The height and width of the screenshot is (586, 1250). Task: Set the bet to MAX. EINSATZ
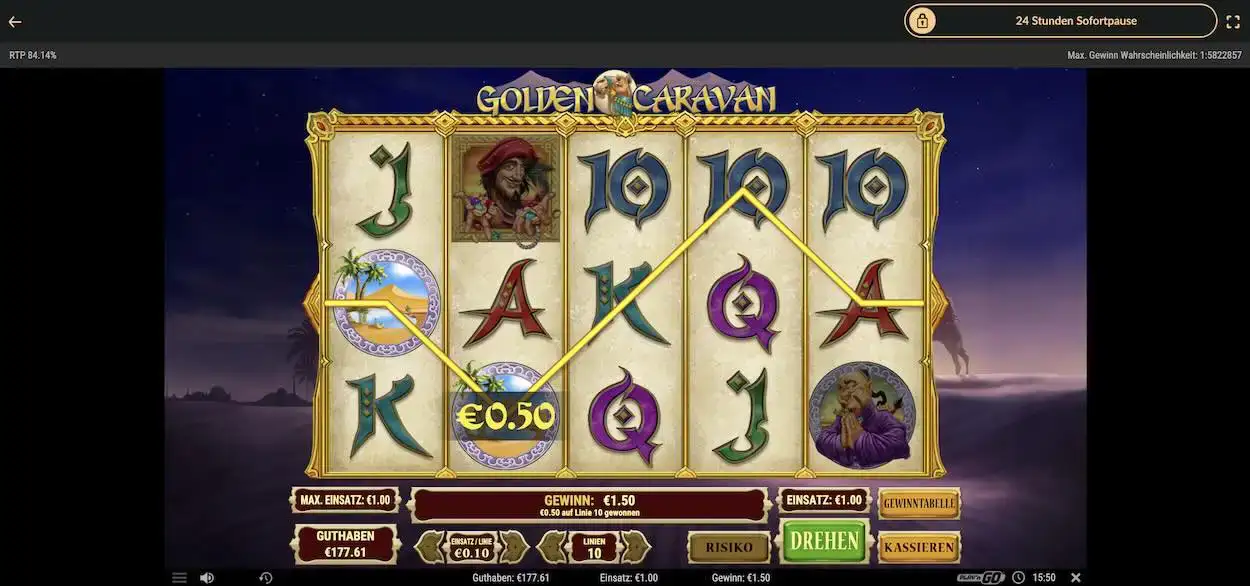point(345,500)
